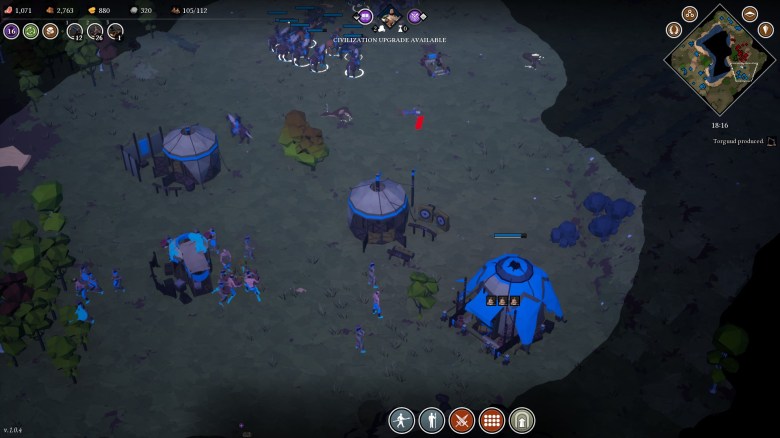Click the eye-shaped button above the minimap

point(750,14)
